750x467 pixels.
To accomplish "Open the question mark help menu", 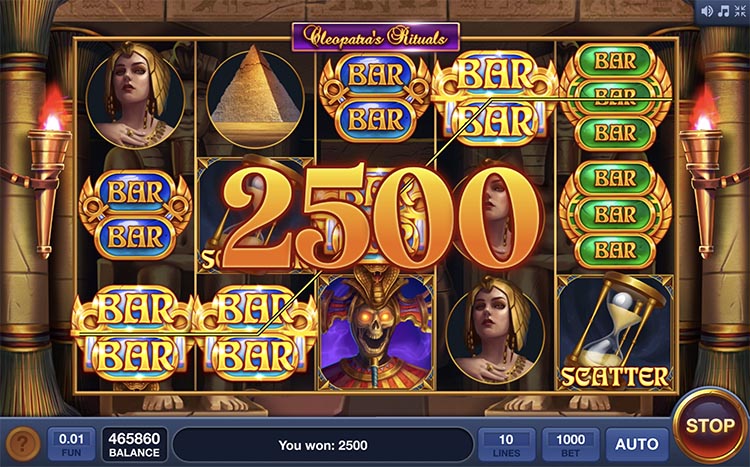I will coord(23,444).
